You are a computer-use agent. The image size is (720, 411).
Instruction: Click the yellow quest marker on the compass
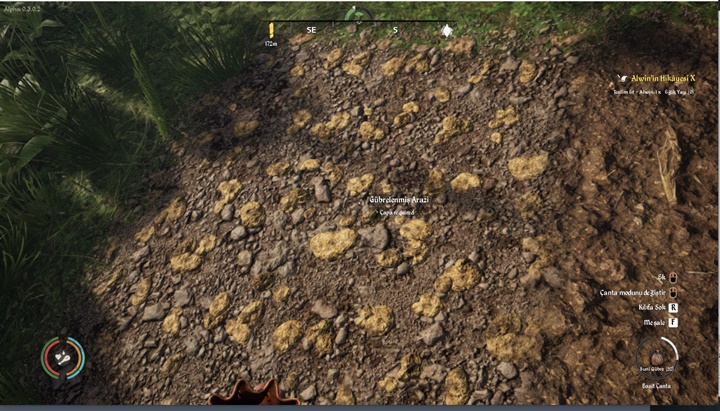point(270,31)
